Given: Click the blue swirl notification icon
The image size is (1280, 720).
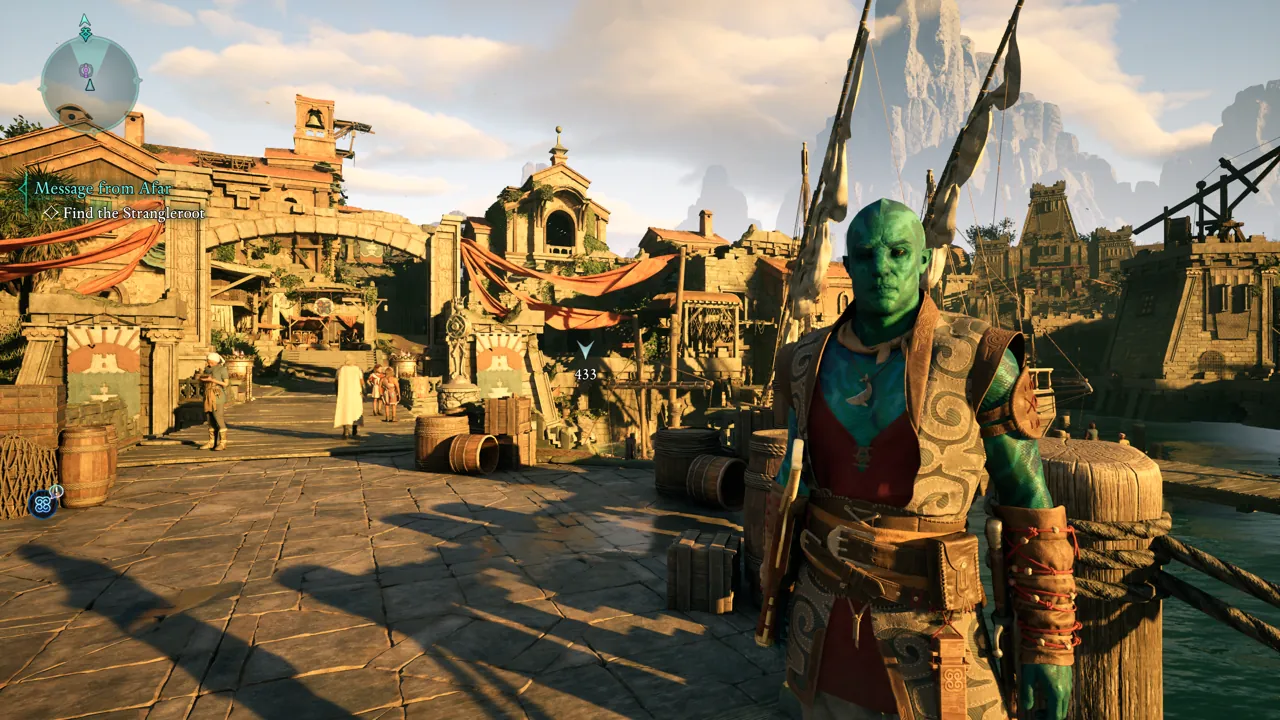Looking at the screenshot, I should click(42, 504).
